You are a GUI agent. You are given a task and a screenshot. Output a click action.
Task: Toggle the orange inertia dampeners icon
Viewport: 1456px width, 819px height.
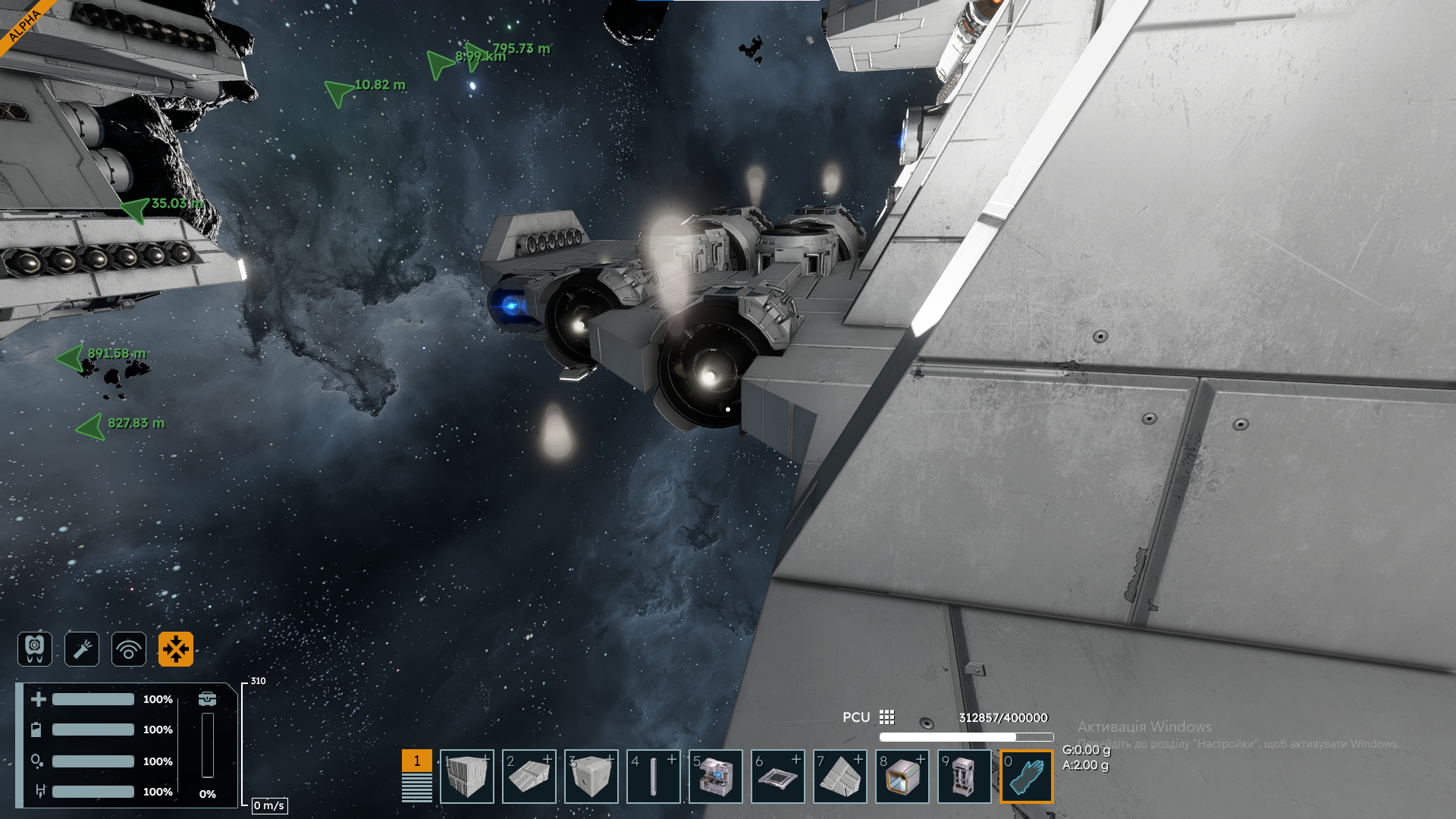(176, 649)
